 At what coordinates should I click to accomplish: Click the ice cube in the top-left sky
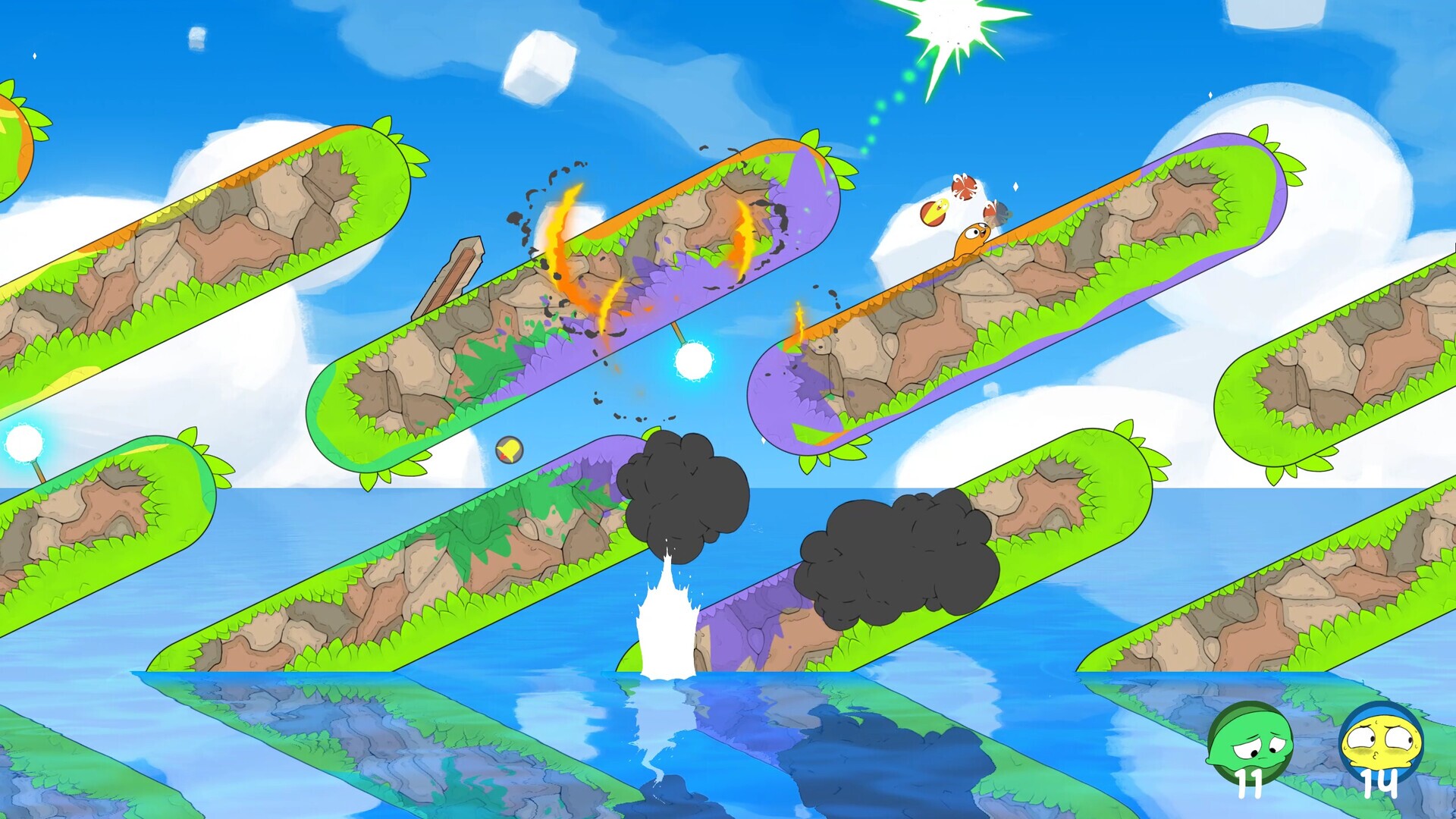199,36
